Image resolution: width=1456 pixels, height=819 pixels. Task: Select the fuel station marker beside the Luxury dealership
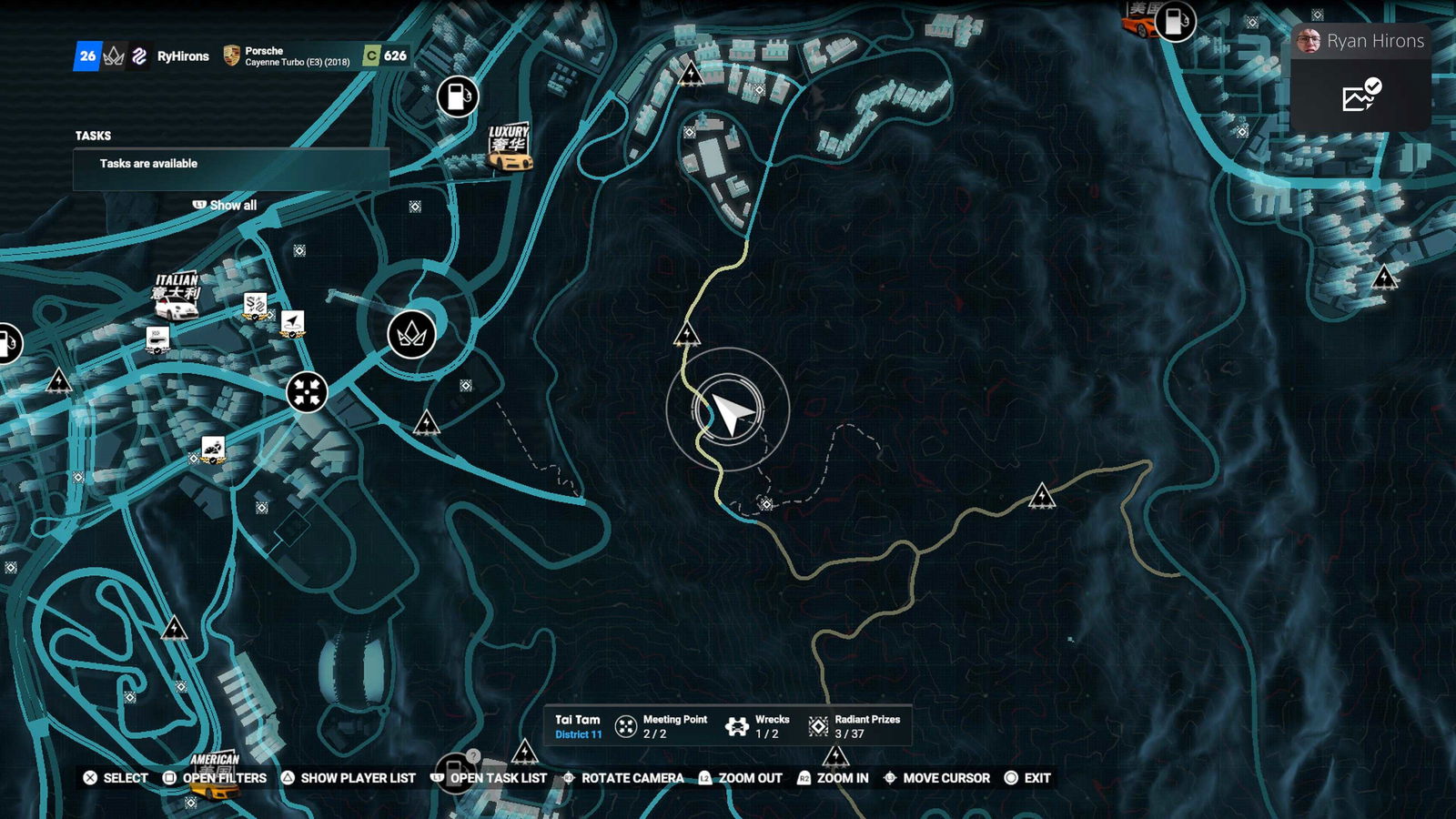click(x=457, y=96)
